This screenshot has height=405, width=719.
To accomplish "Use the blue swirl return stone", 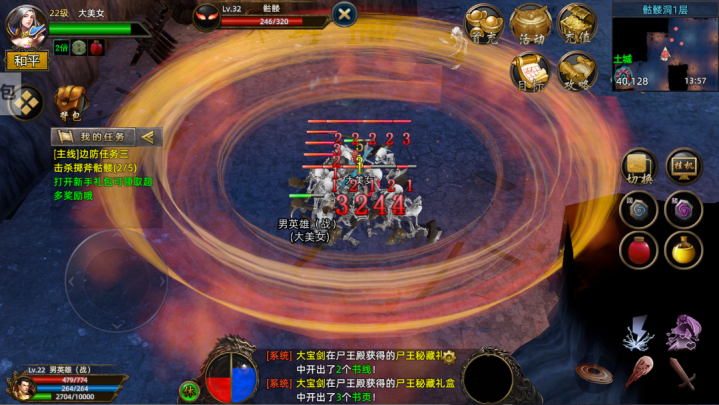I will [639, 209].
